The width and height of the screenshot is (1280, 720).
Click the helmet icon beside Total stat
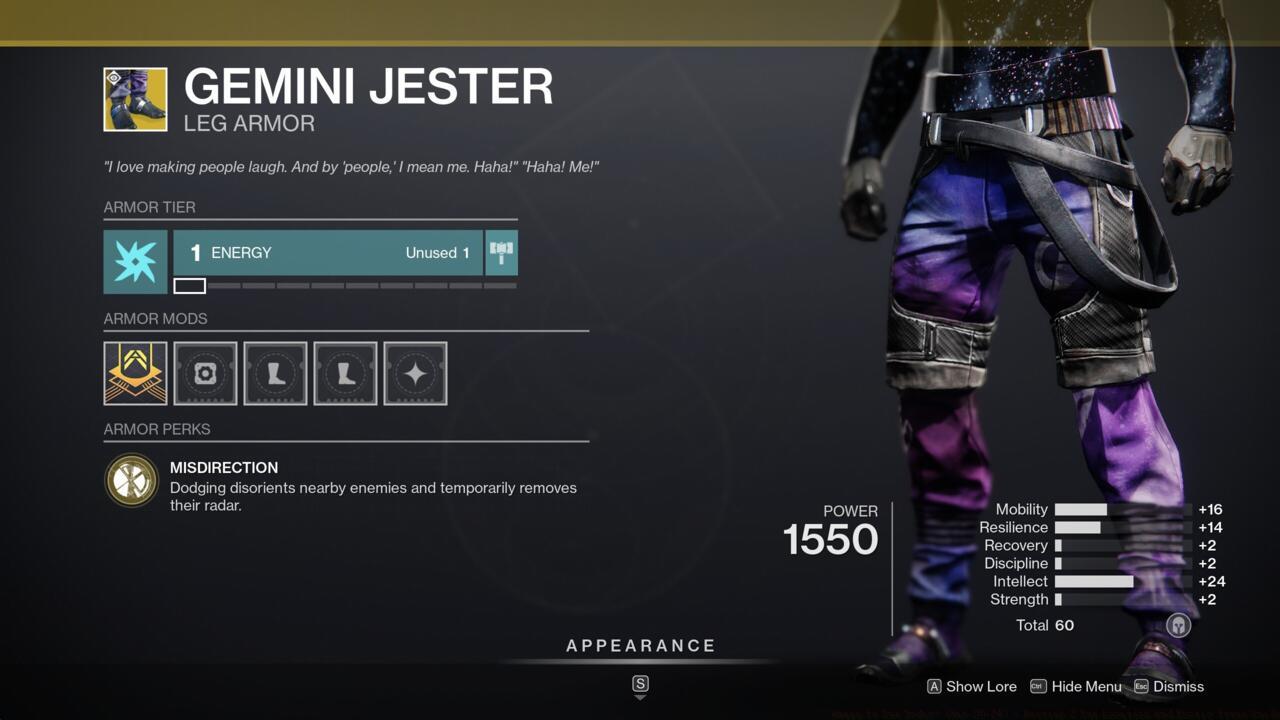pyautogui.click(x=1178, y=624)
